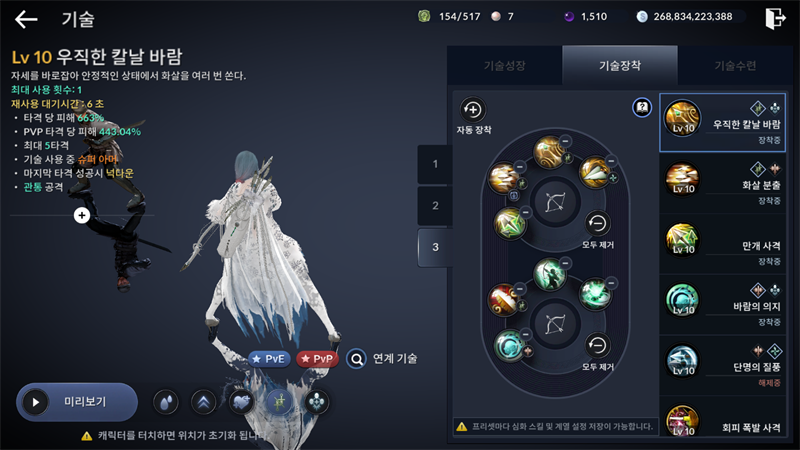Select the 기술장착 tab
800x450 pixels.
coord(620,66)
